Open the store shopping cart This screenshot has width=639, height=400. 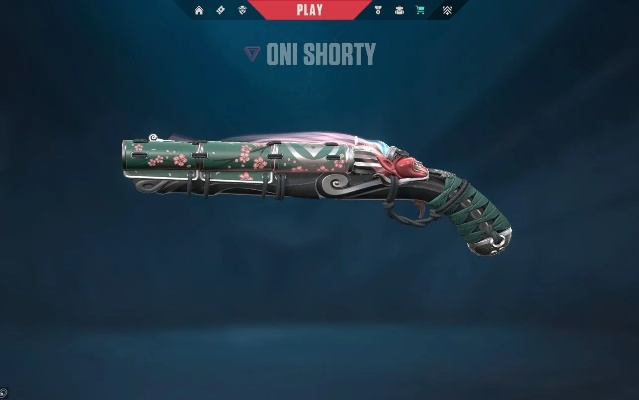click(x=419, y=10)
